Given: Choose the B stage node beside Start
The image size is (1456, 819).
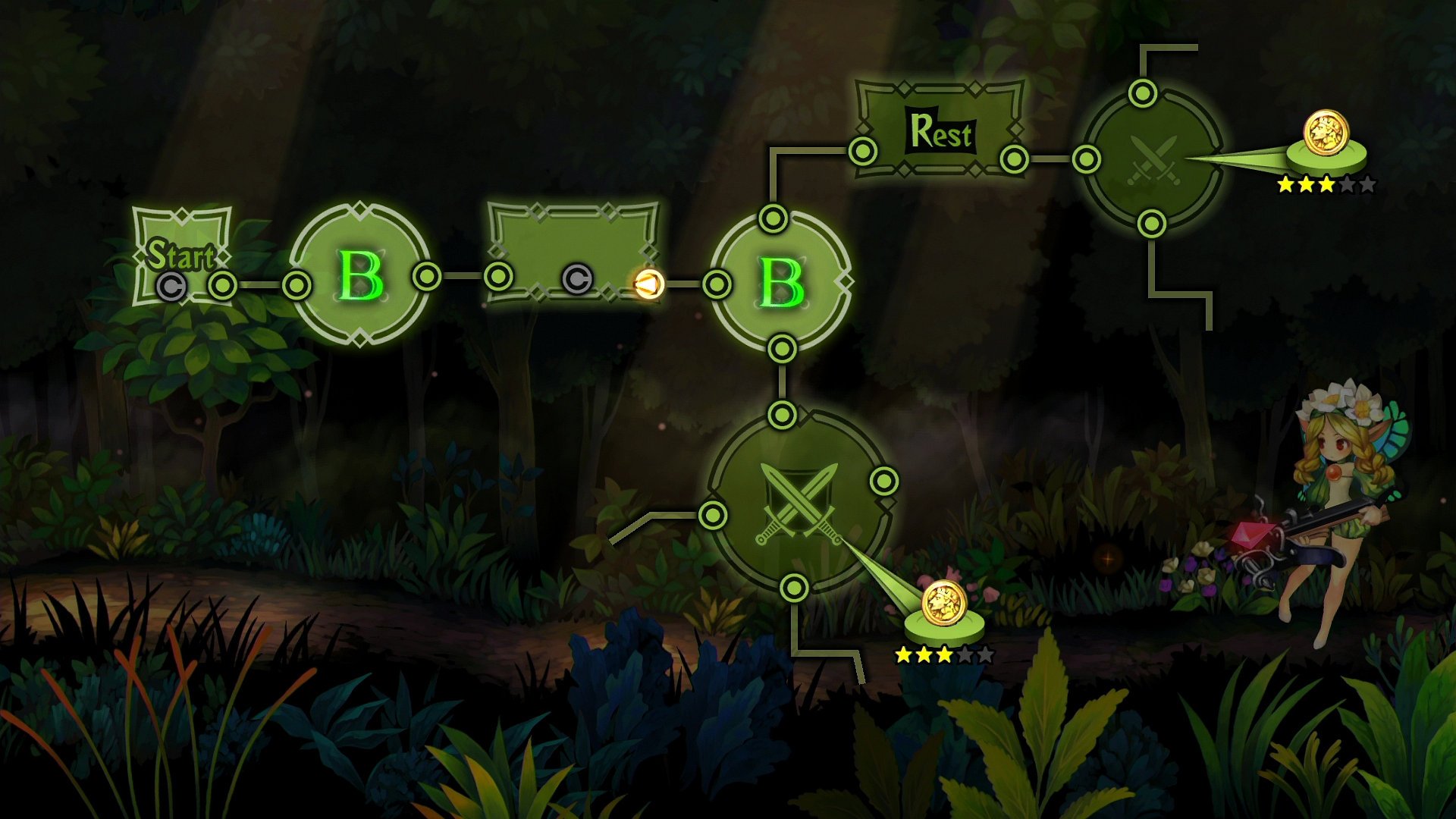Looking at the screenshot, I should 360,275.
